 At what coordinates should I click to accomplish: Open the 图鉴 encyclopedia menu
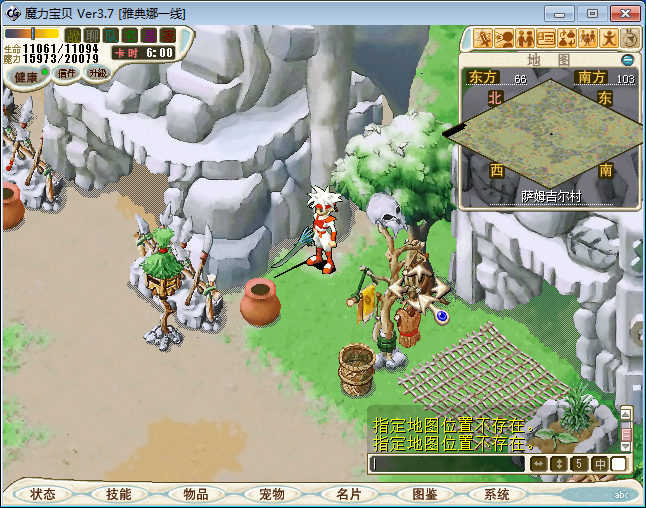pyautogui.click(x=423, y=494)
